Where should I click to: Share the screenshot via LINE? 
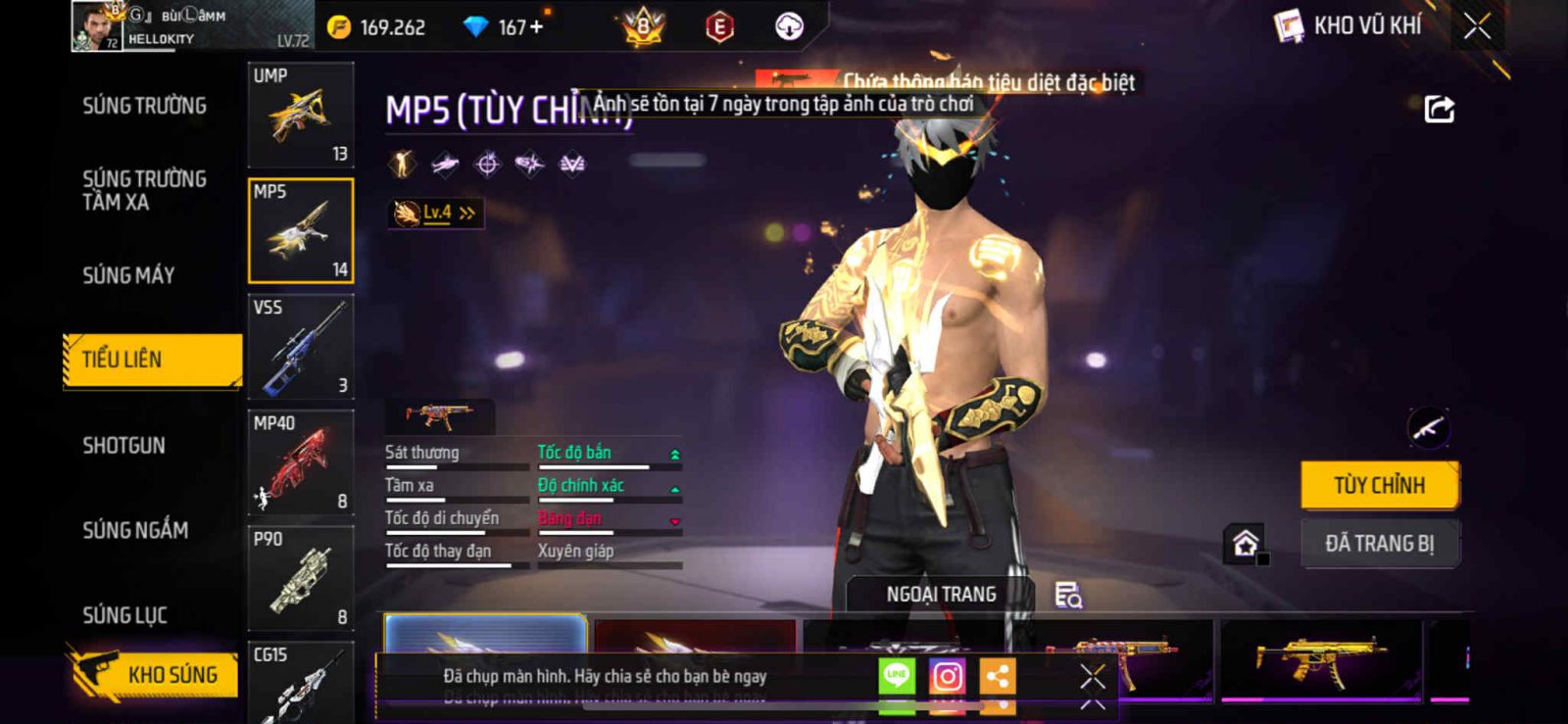click(896, 676)
